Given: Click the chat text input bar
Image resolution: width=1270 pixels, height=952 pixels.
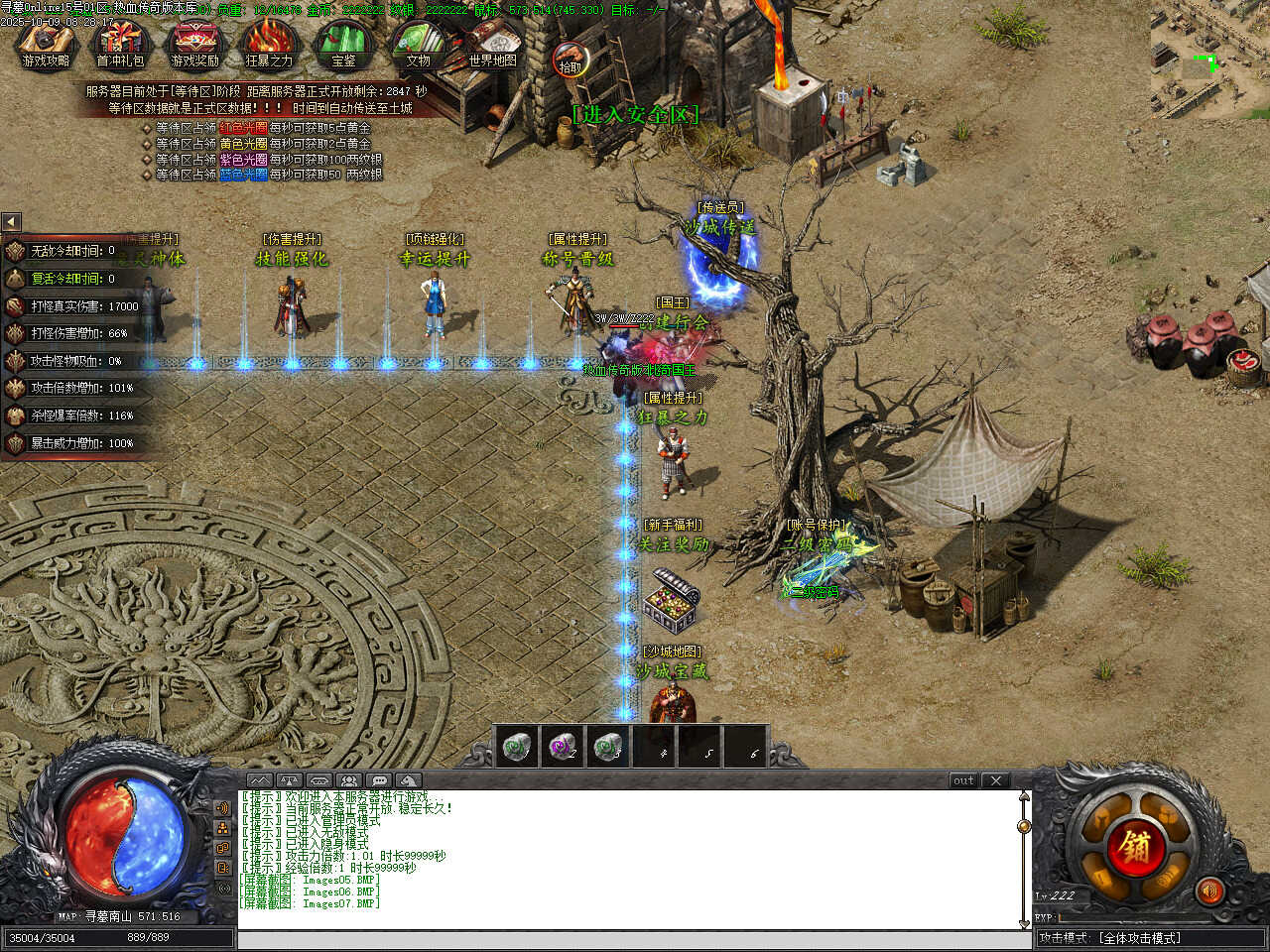Looking at the screenshot, I should 633,939.
